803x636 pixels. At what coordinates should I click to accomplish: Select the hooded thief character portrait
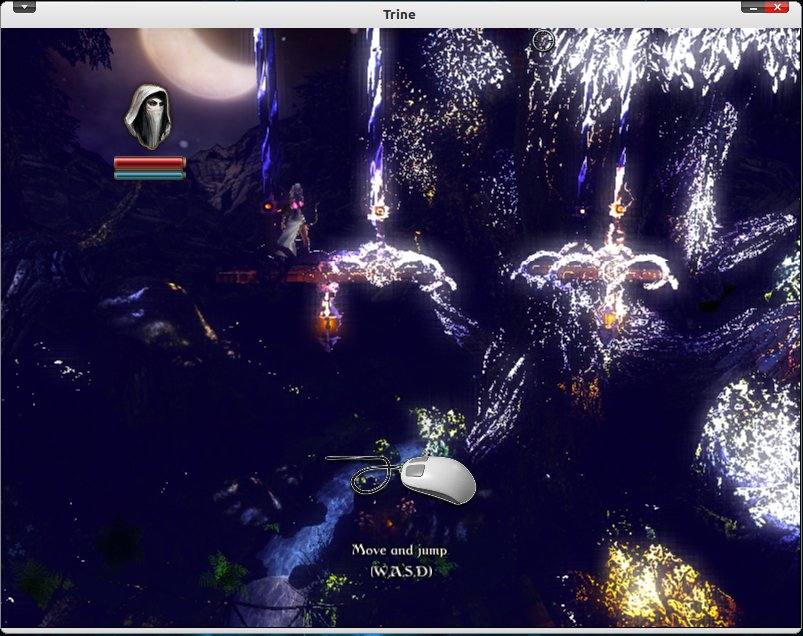[148, 116]
